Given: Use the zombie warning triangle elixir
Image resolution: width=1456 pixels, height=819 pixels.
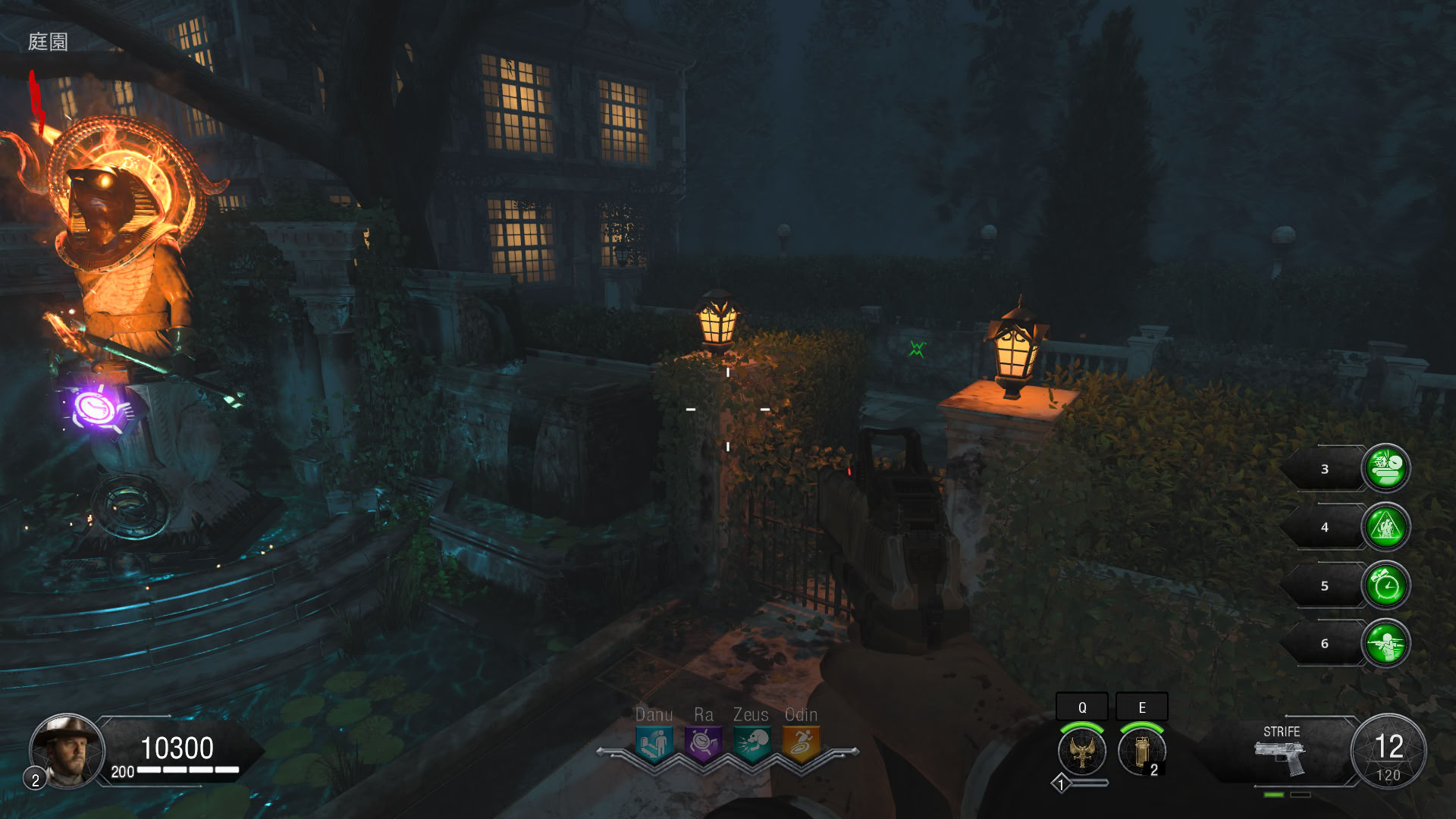Looking at the screenshot, I should pos(1385,526).
